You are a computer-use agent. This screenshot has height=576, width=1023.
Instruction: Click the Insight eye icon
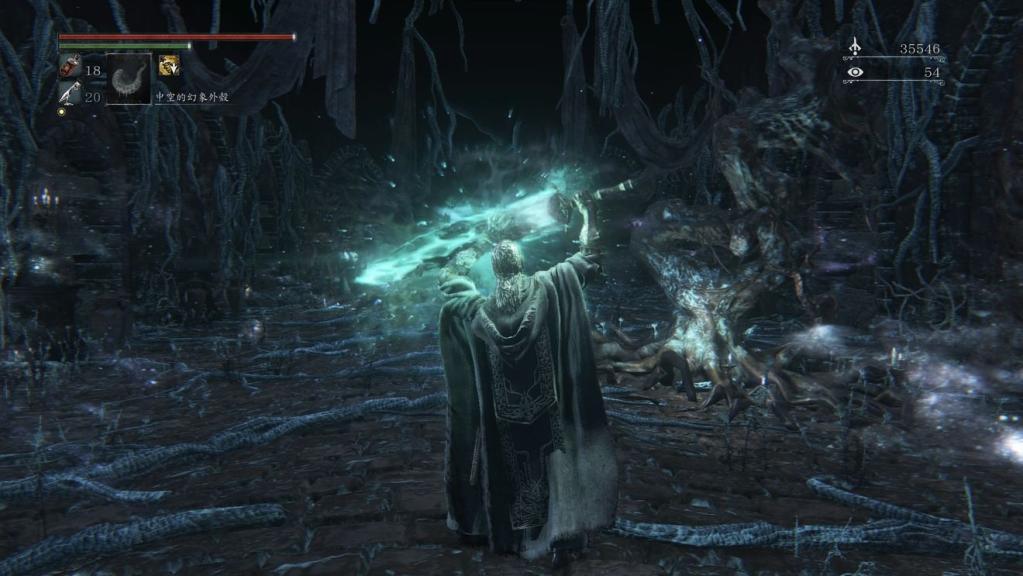[x=854, y=72]
